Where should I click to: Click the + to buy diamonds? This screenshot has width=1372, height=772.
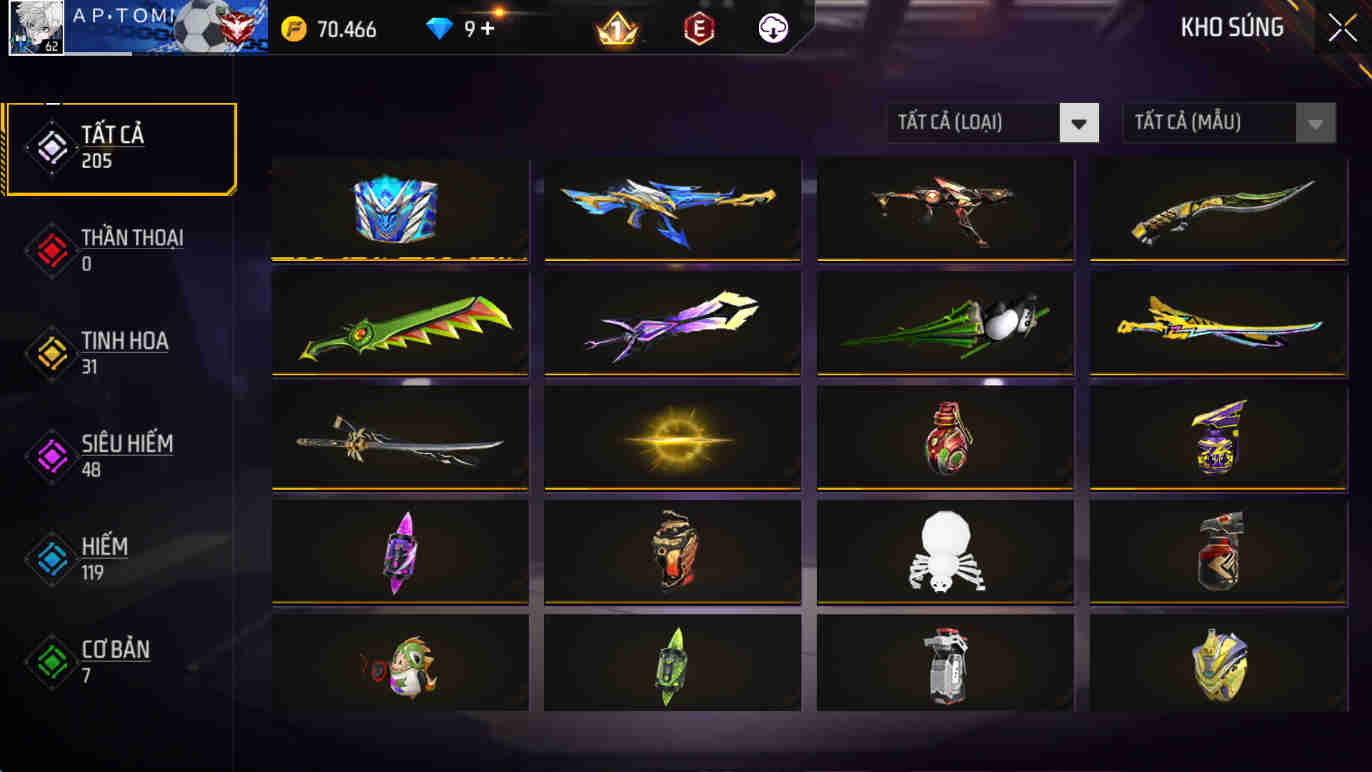[489, 29]
